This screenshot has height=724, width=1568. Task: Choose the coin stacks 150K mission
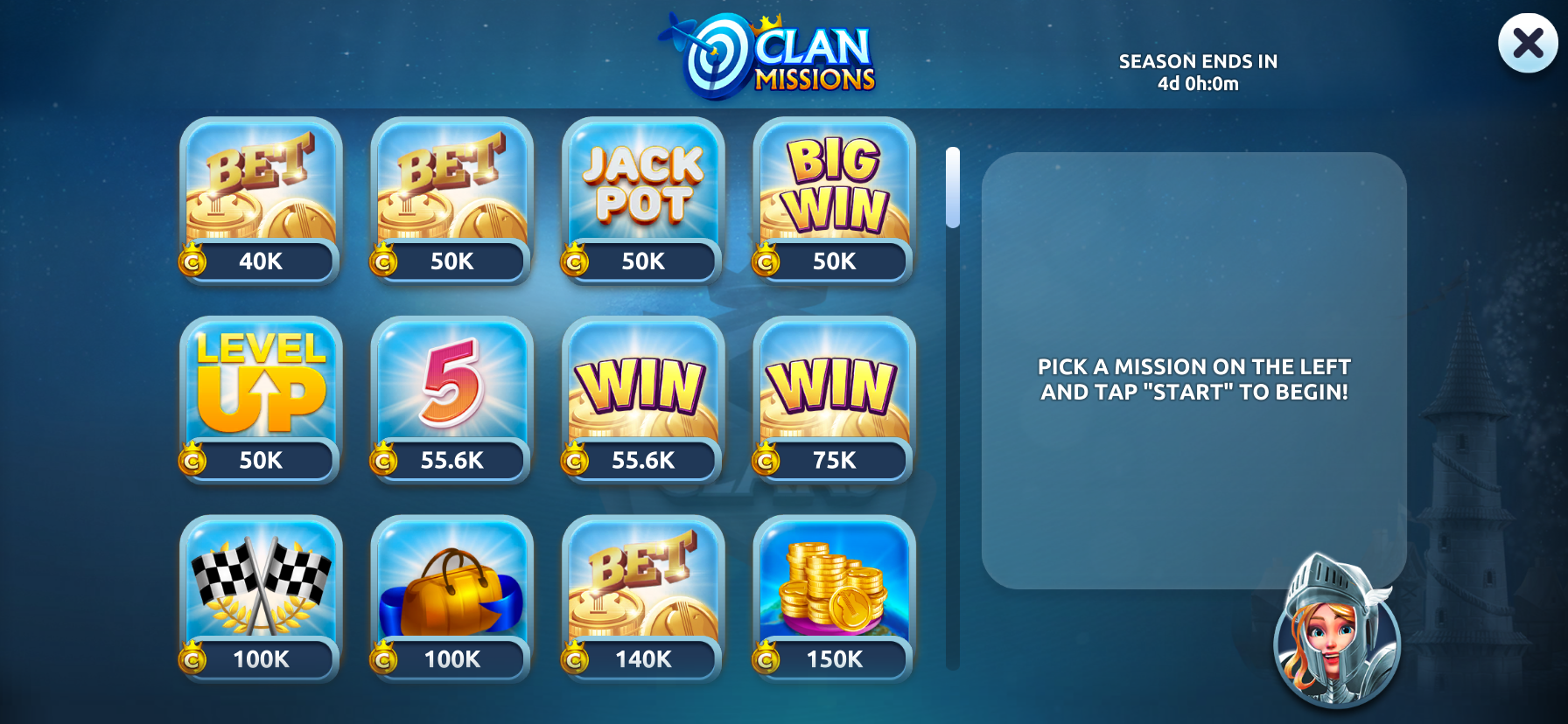[834, 598]
